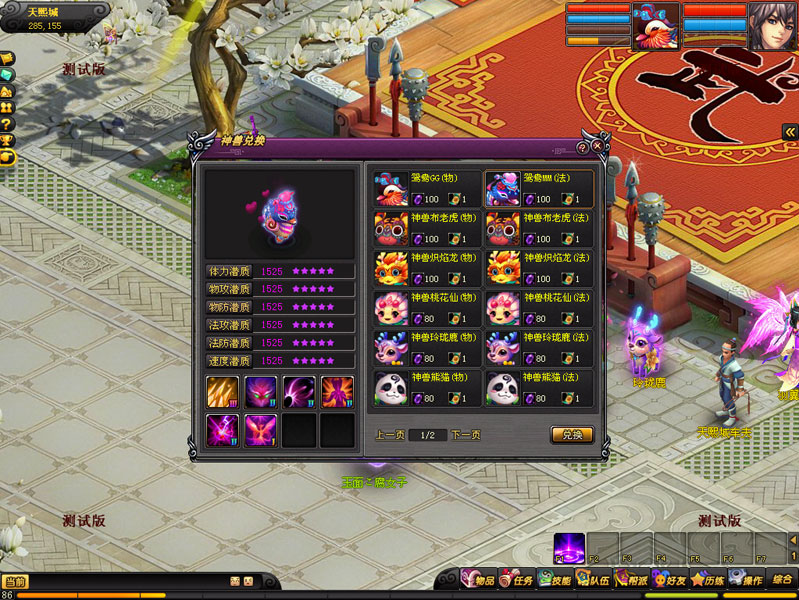Screen dimensions: 799x600
Task: Go to the next page with 下一页
Action: [x=465, y=435]
